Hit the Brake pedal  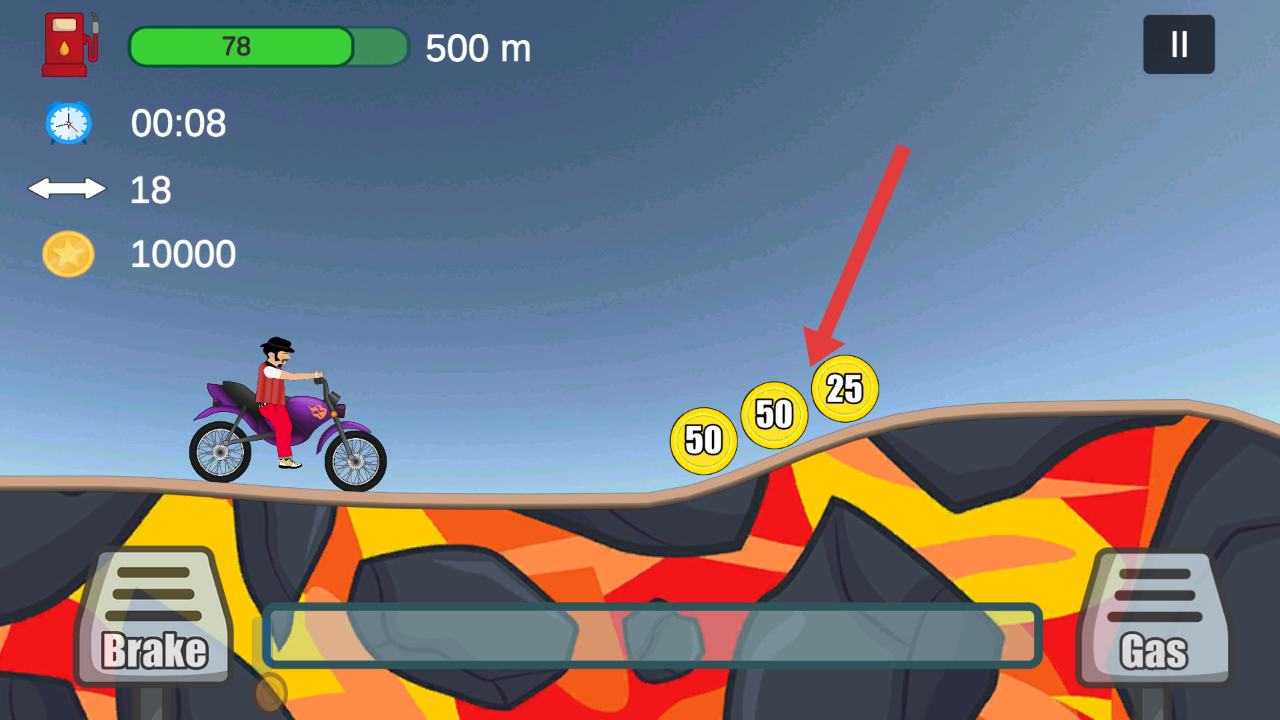155,618
